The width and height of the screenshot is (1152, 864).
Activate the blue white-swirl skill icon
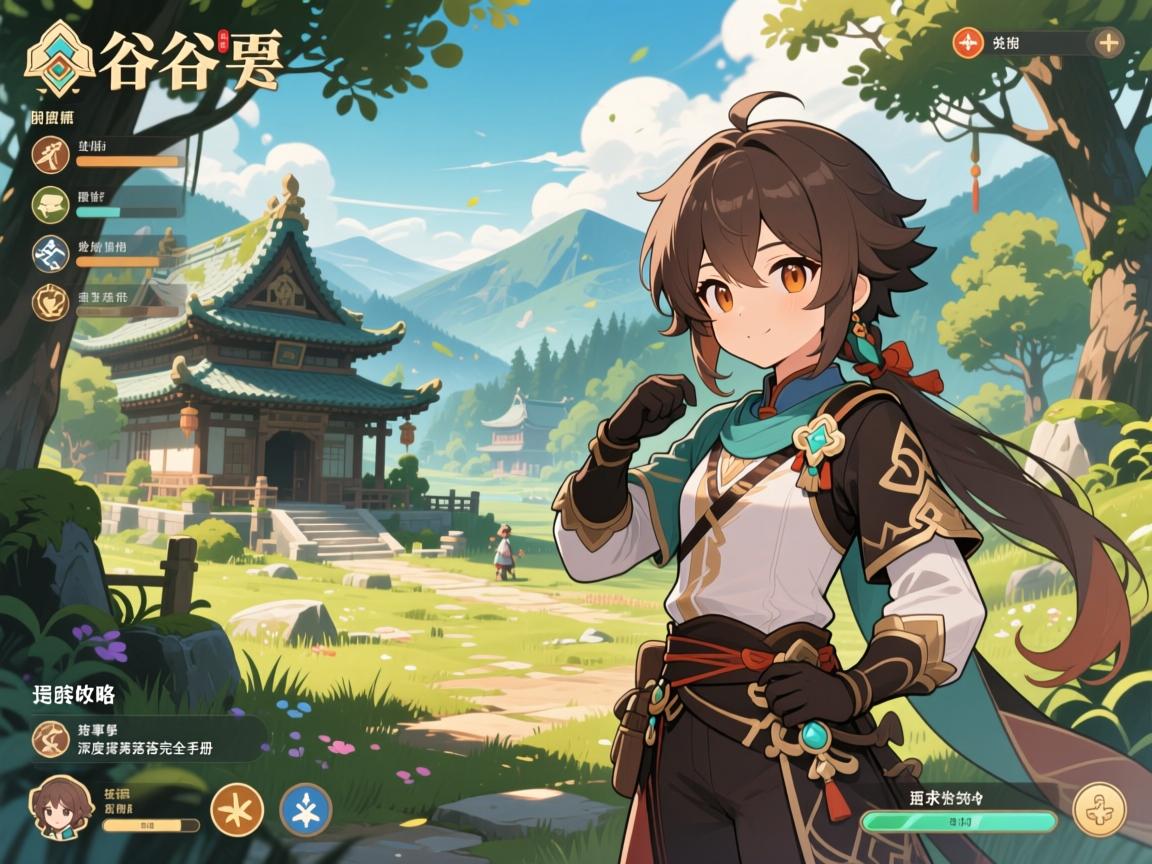click(50, 253)
